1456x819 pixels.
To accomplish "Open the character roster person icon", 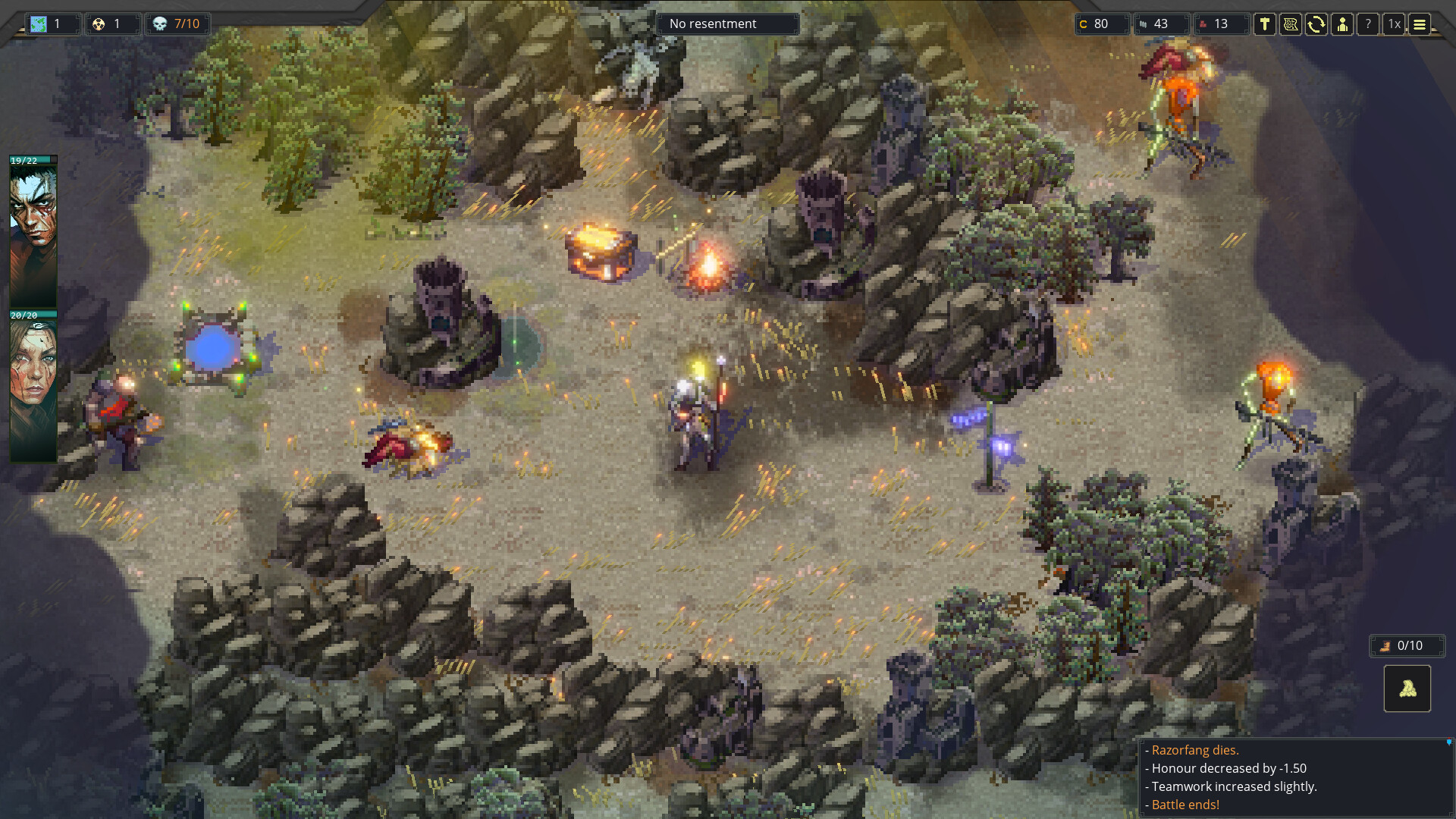I will pos(1342,24).
